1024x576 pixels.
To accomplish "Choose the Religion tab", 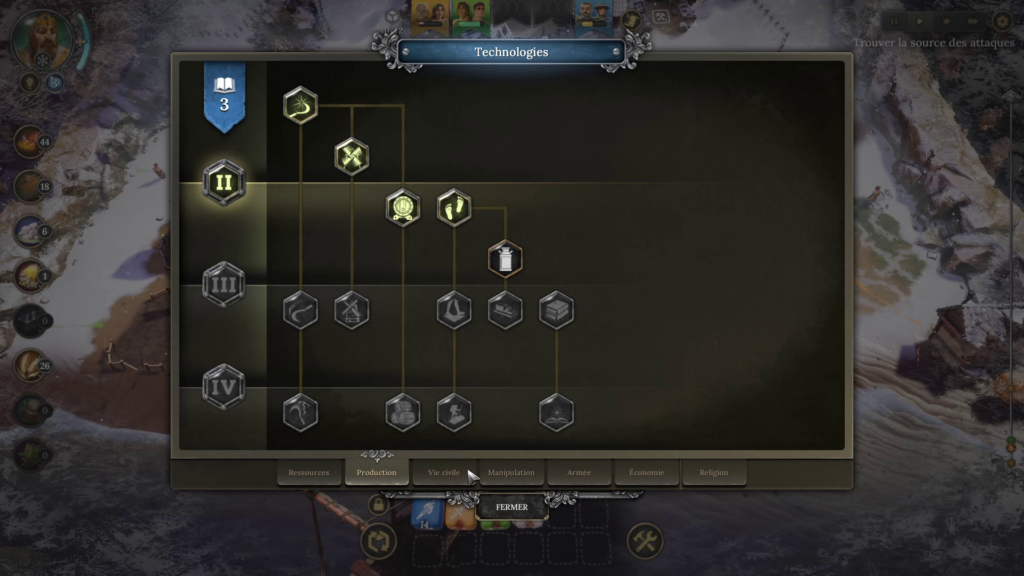I will click(x=714, y=472).
